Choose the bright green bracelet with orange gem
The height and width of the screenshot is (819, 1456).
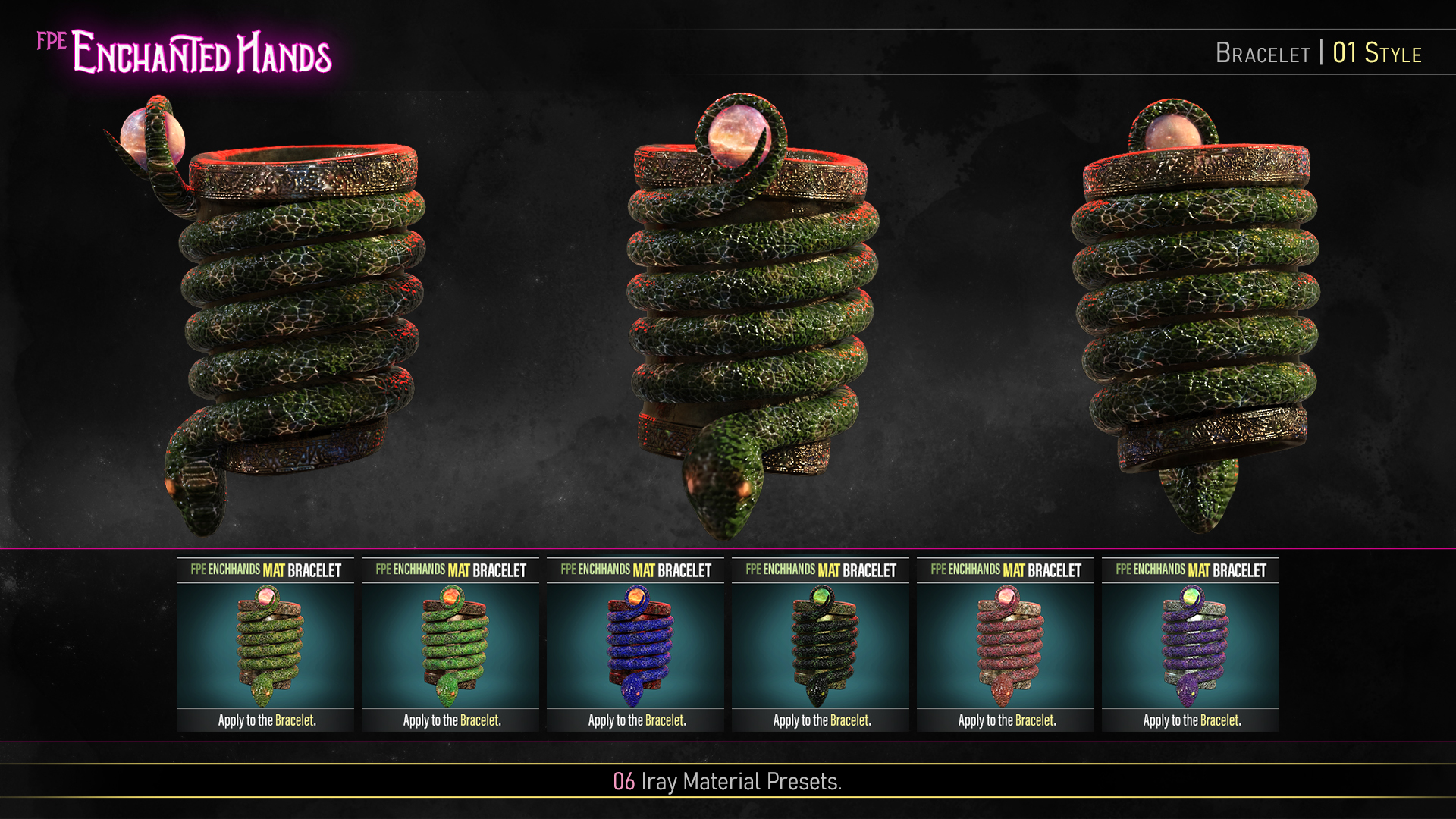(x=450, y=645)
